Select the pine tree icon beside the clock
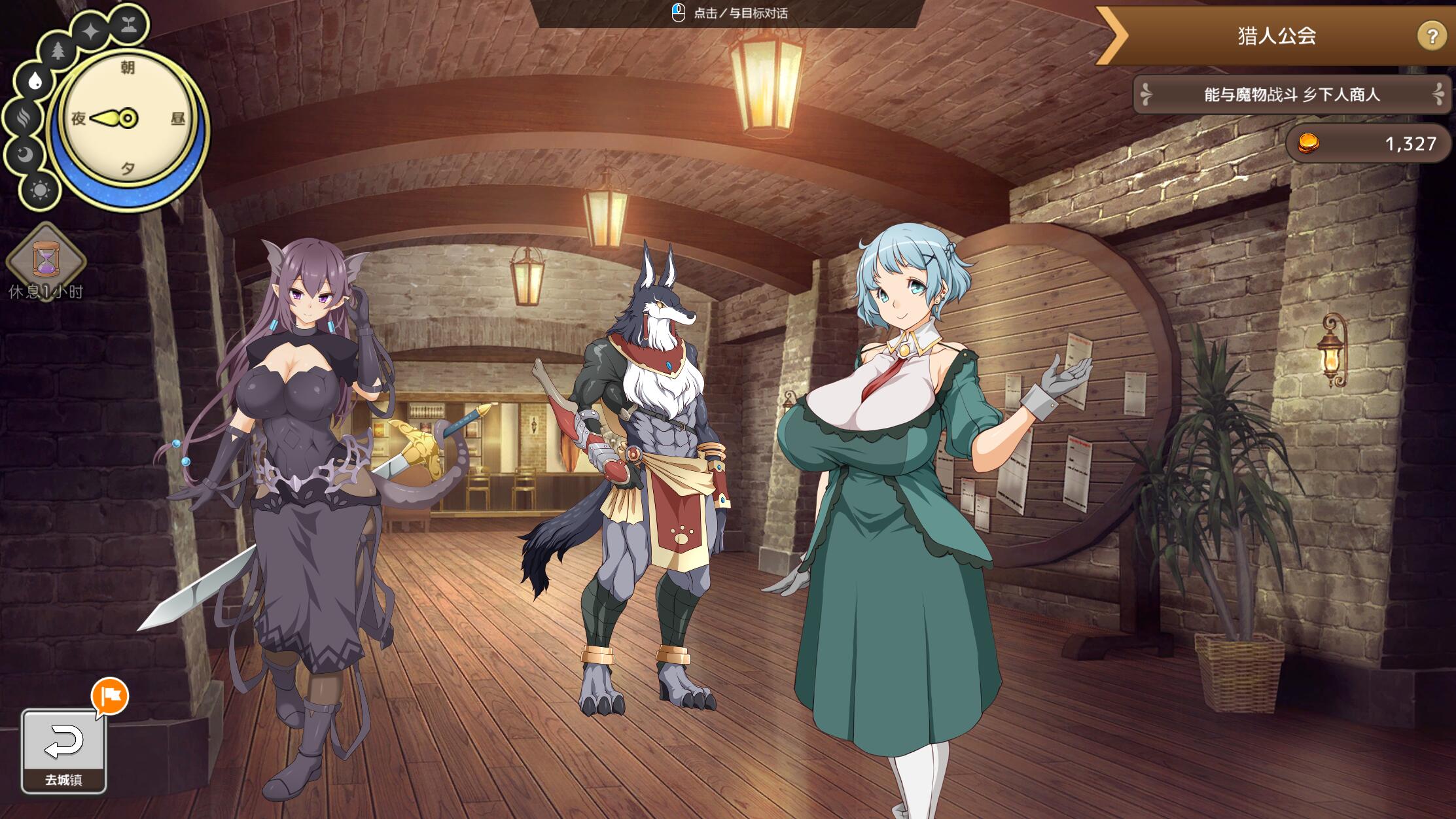 58,50
